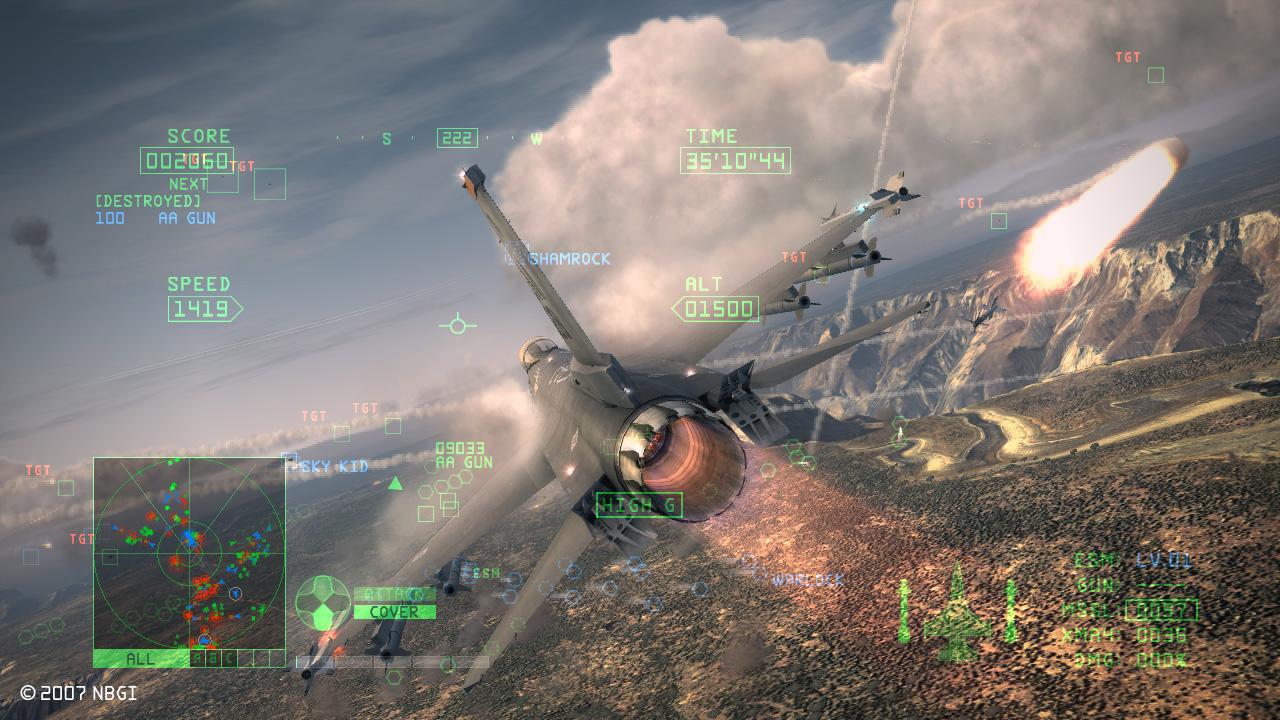The width and height of the screenshot is (1280, 720).
Task: Select the ALL radar filter tab
Action: click(140, 659)
